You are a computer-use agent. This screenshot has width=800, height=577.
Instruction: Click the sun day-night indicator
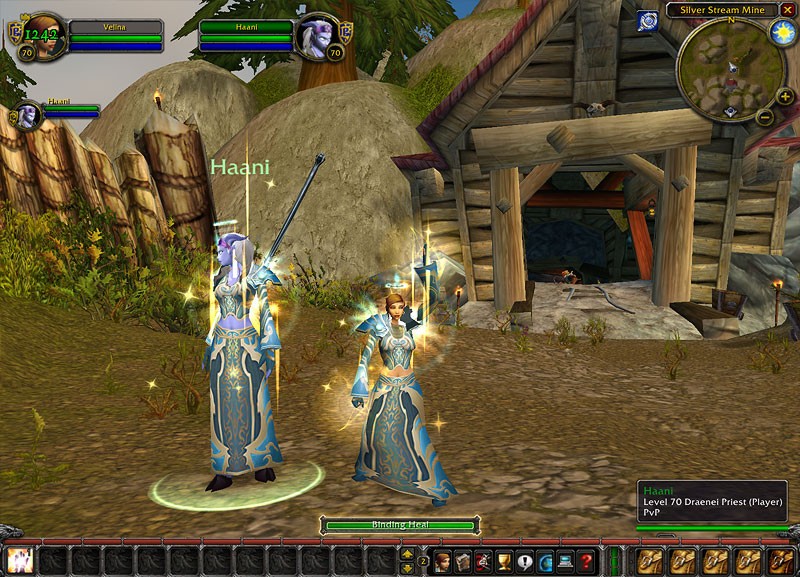coord(783,31)
